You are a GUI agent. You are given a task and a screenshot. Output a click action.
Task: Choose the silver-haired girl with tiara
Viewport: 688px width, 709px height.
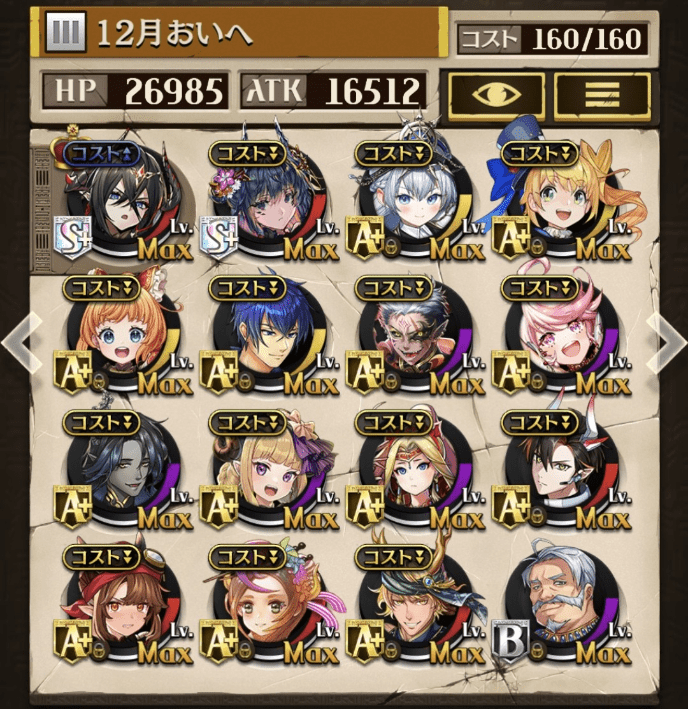410,200
